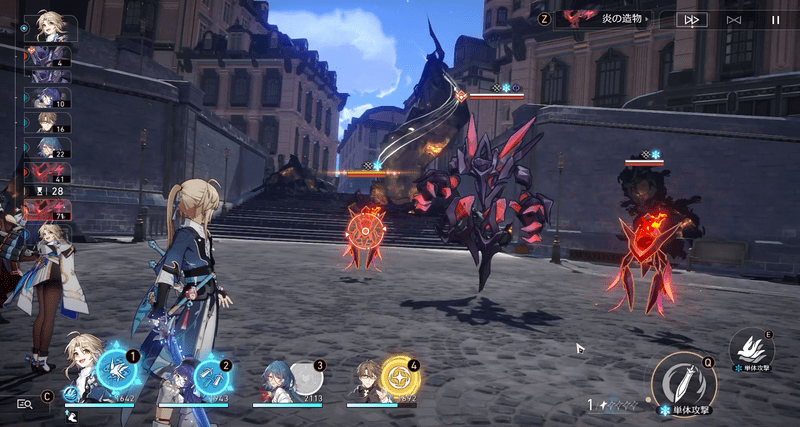This screenshot has width=800, height=427.
Task: Pause the battle
Action: tap(775, 19)
